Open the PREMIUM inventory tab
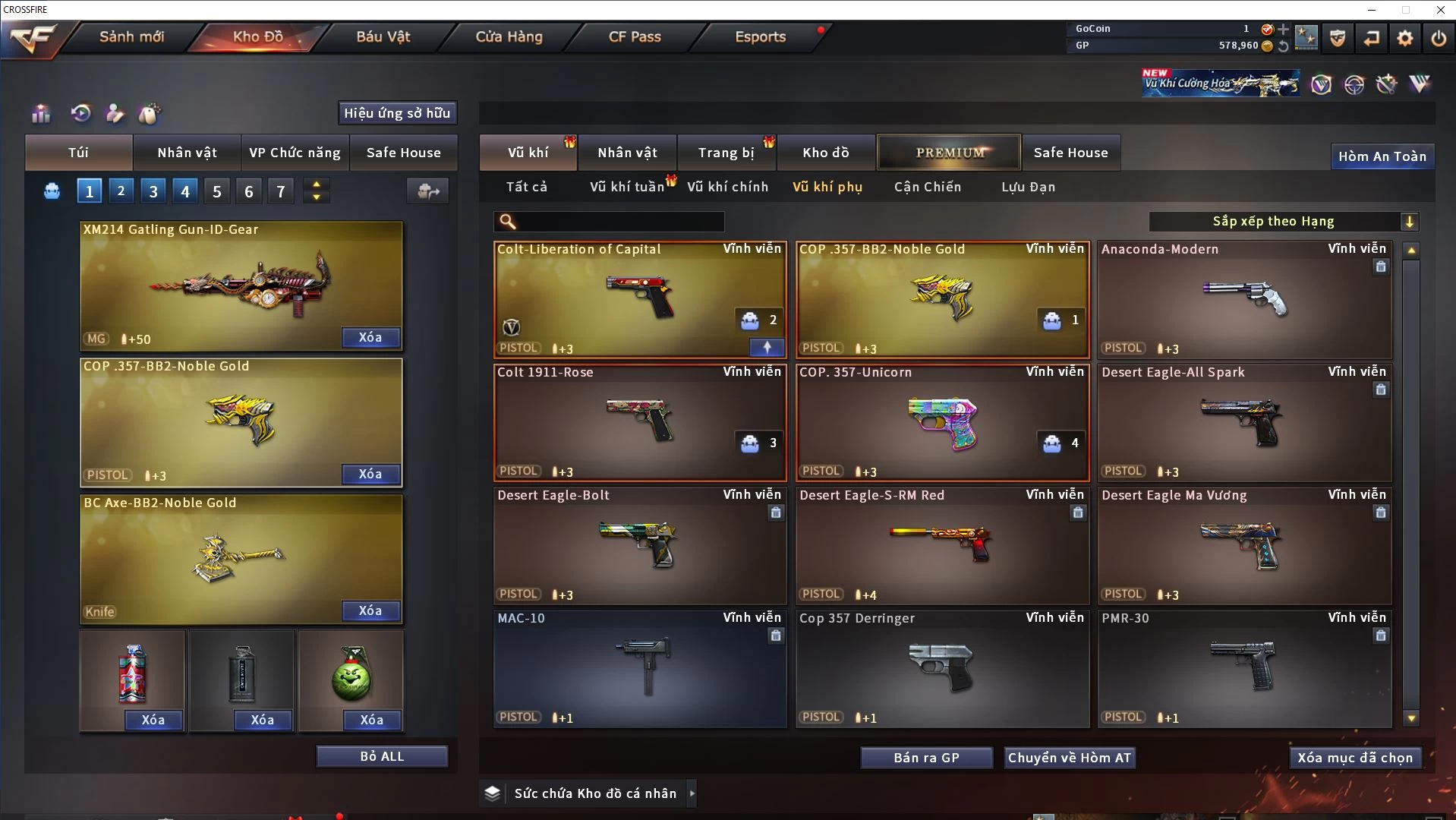Image resolution: width=1456 pixels, height=820 pixels. coord(950,153)
